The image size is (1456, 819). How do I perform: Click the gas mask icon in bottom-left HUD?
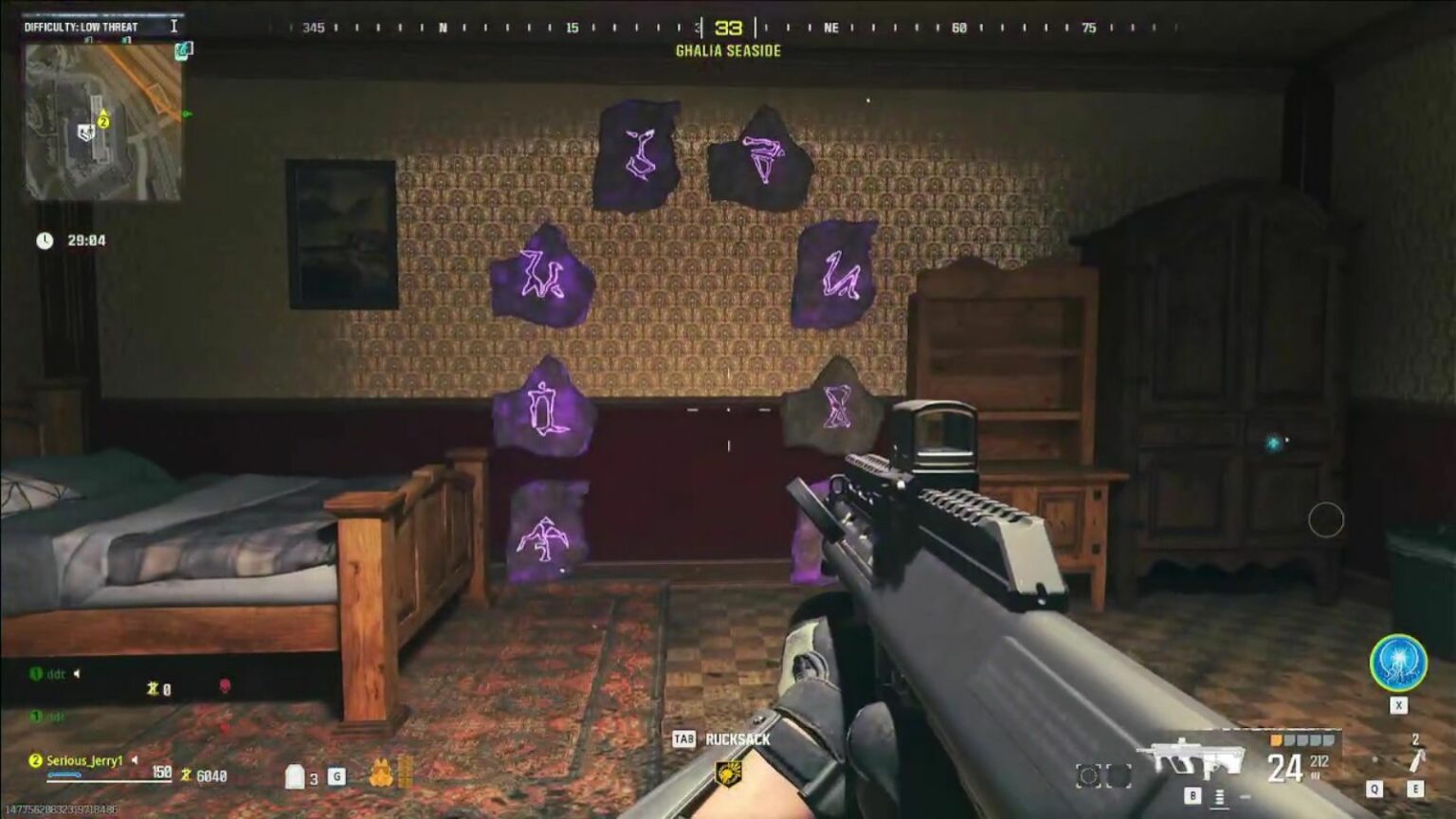(383, 773)
